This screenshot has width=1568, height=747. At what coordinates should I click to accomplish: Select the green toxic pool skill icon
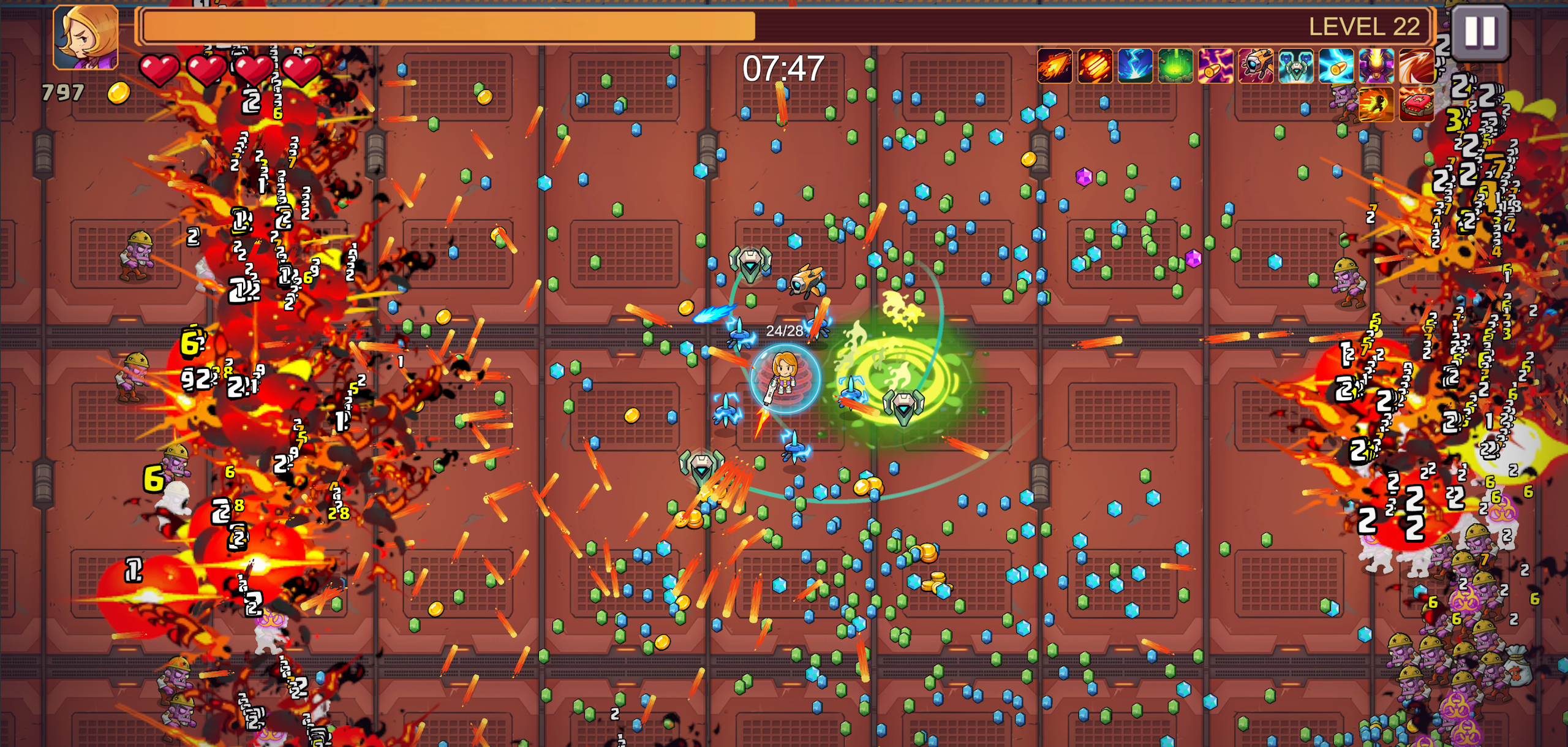click(x=1175, y=66)
